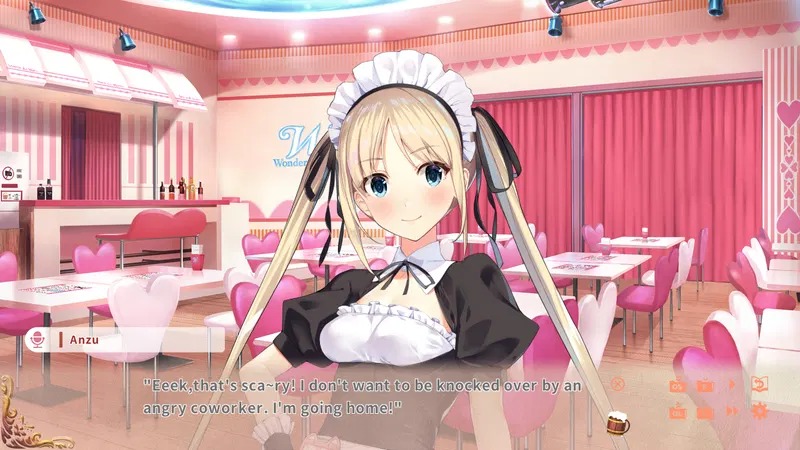Open settings via the gear icon
Screen dimensions: 800x450
click(759, 410)
